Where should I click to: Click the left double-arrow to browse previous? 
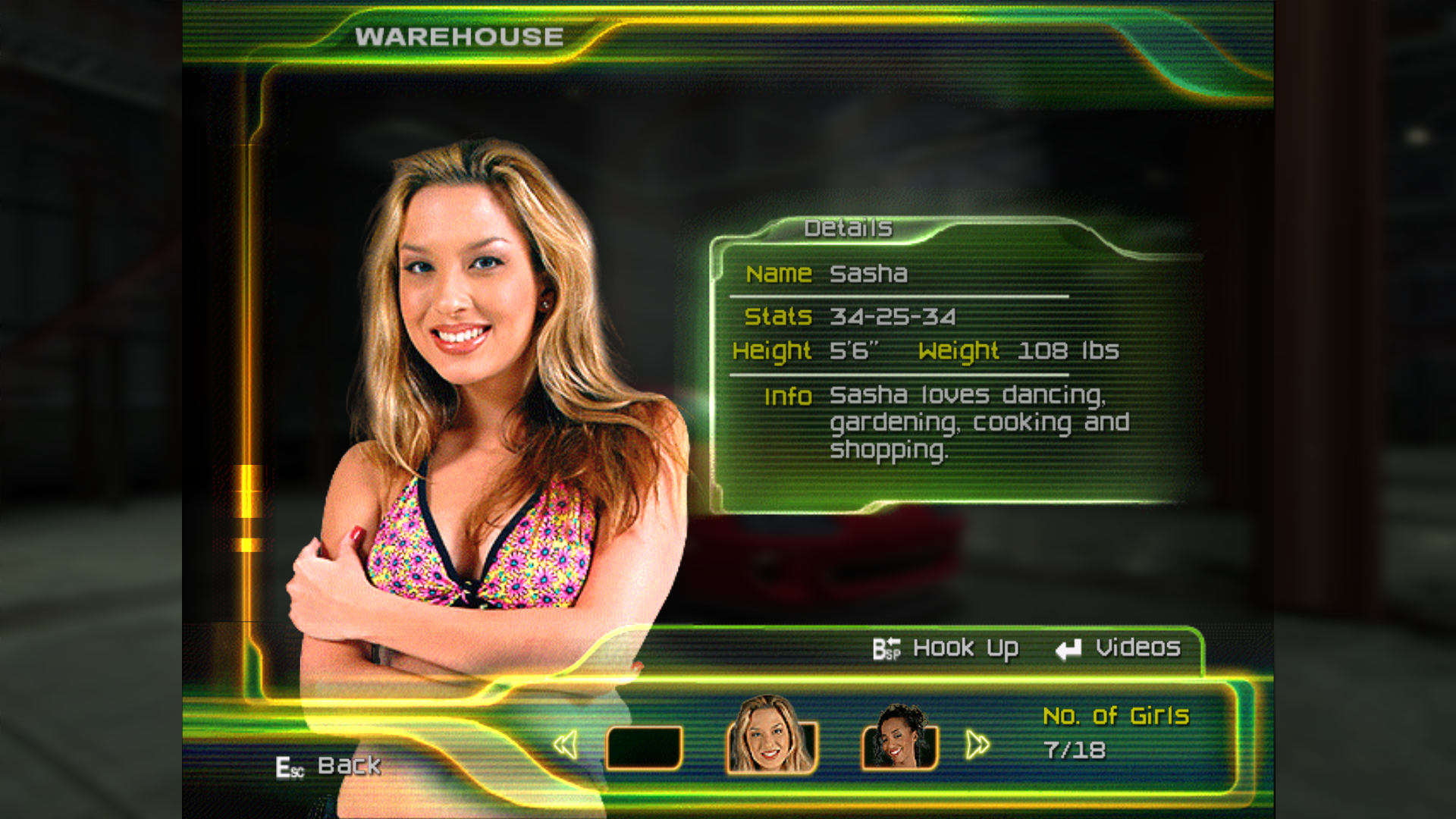[566, 745]
